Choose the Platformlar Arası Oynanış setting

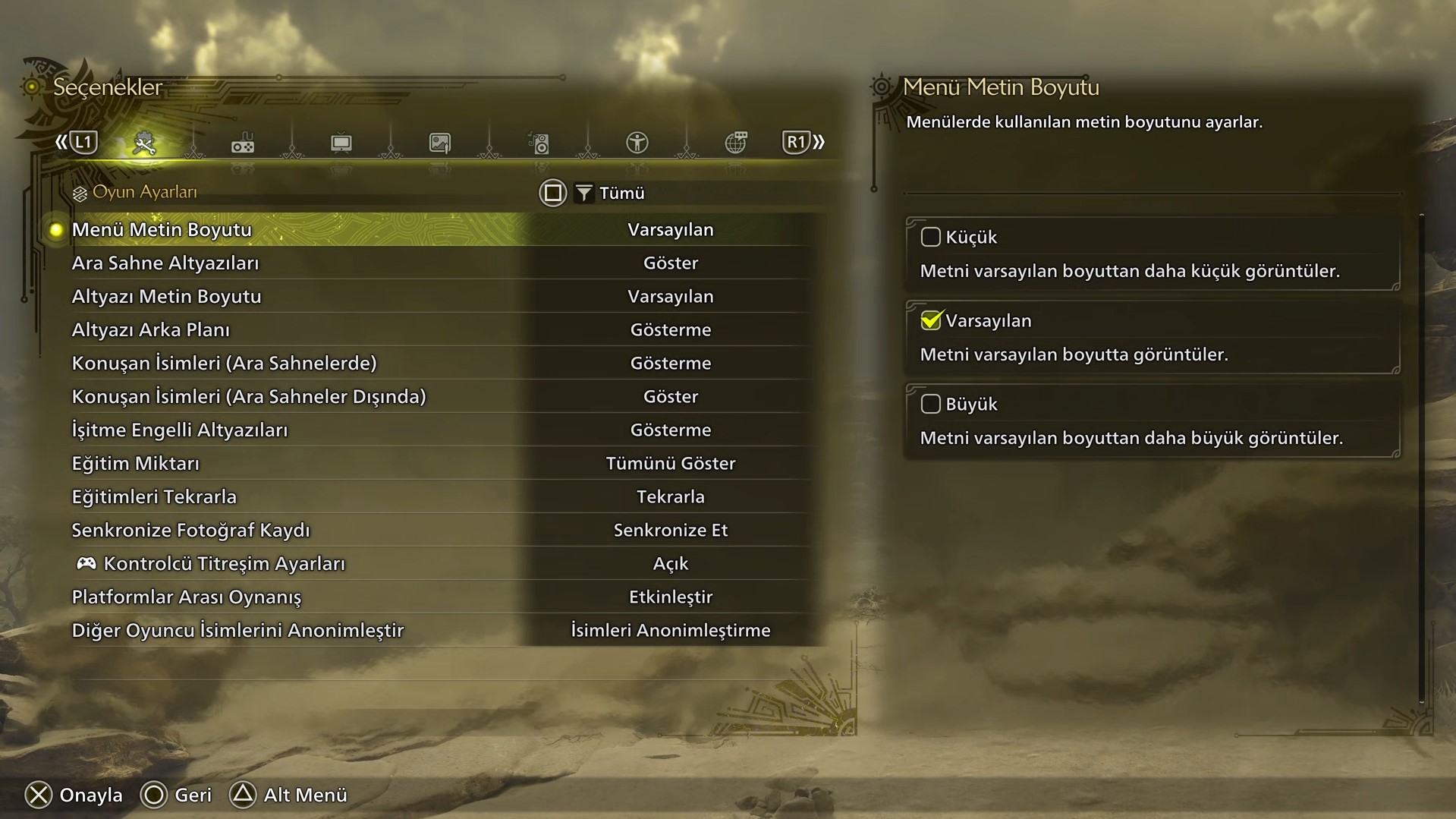click(x=186, y=597)
